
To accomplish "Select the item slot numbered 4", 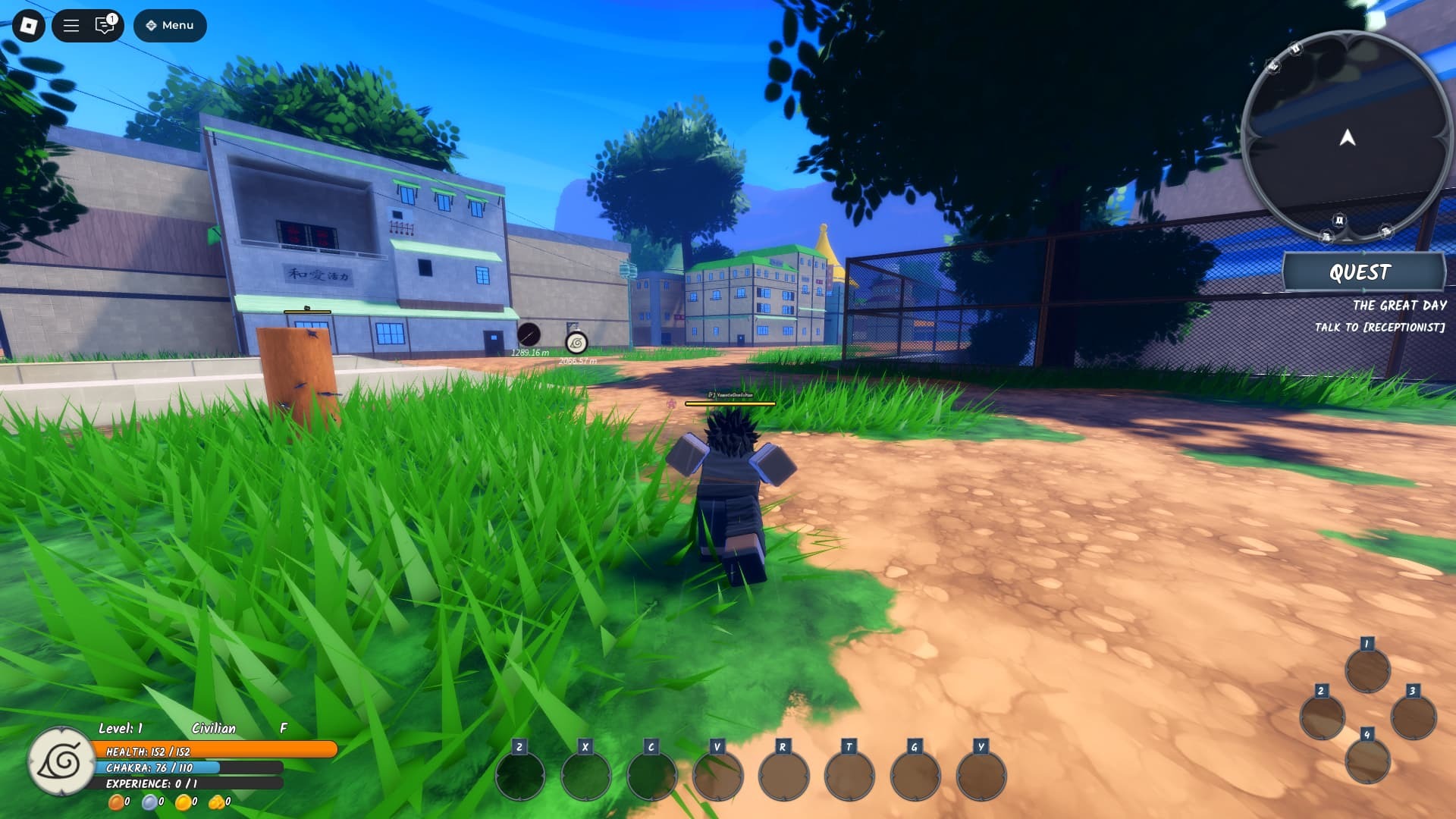I will pos(1367,760).
